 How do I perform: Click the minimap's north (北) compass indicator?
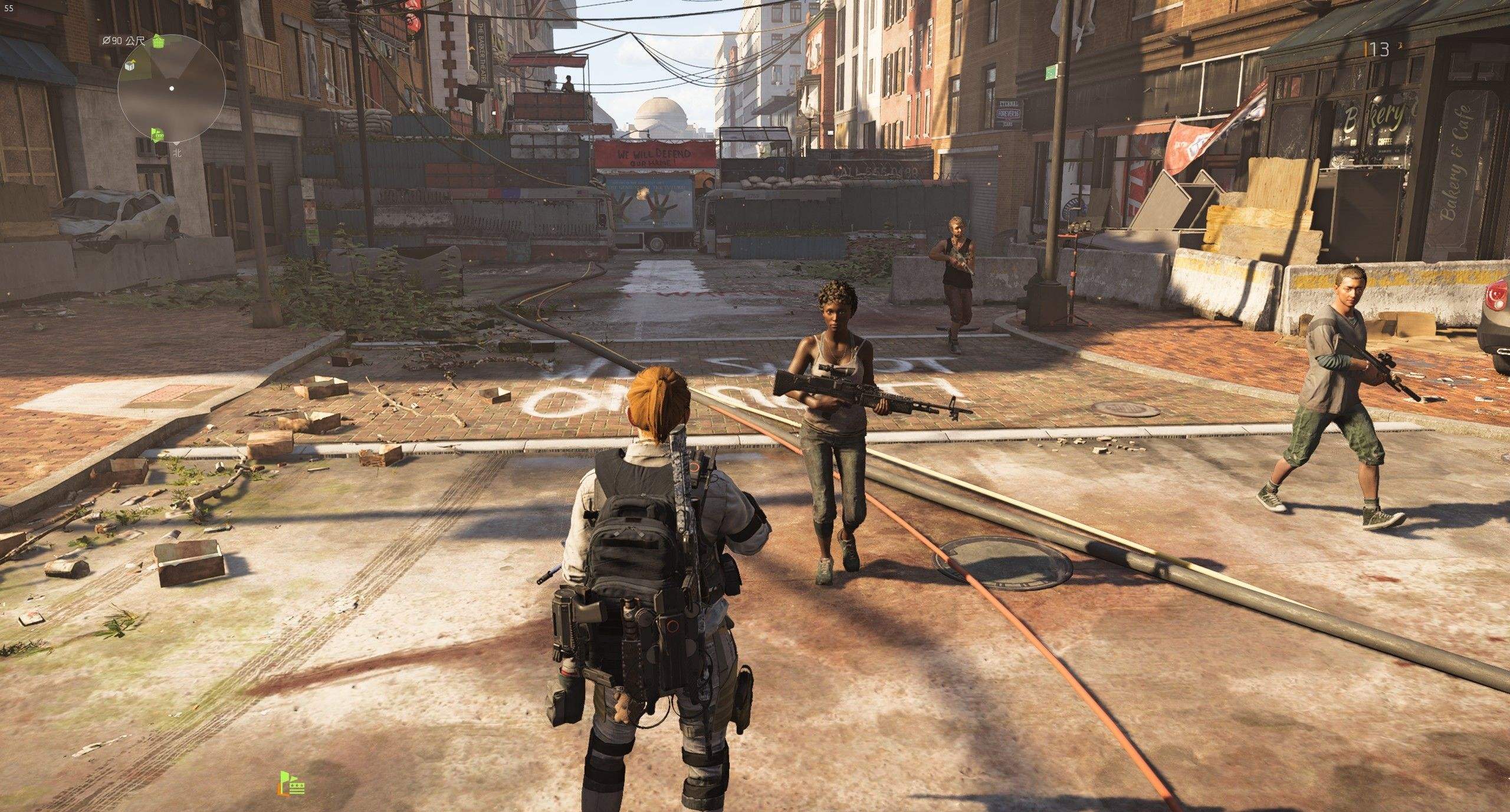[x=176, y=152]
